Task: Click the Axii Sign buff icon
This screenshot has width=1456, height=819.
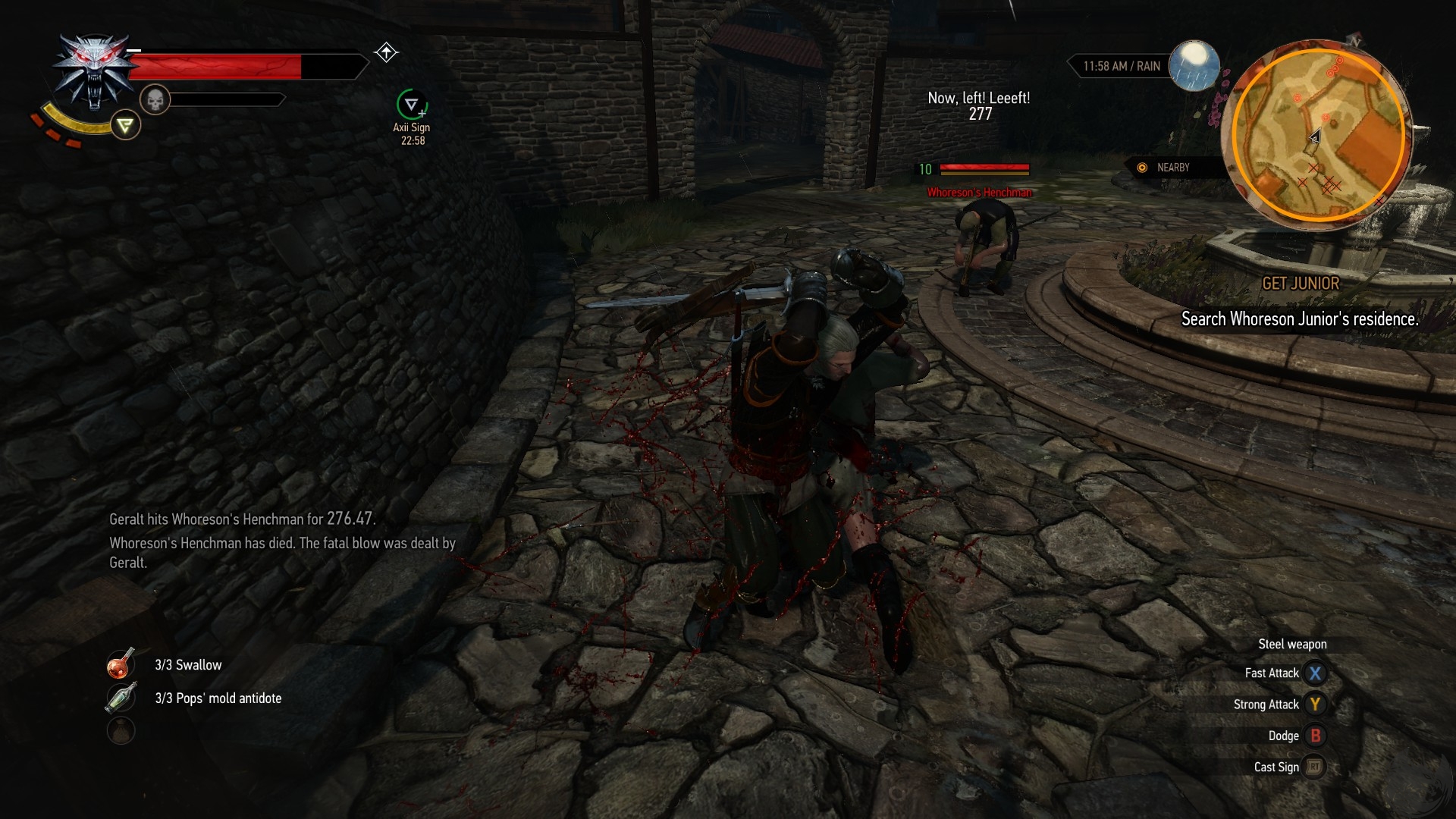Action: [x=412, y=105]
